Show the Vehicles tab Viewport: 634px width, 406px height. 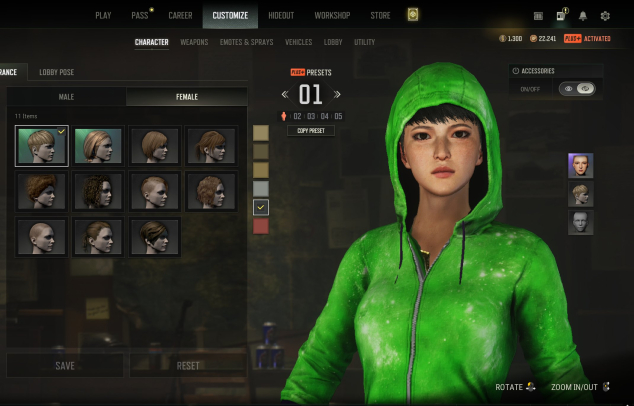[298, 43]
